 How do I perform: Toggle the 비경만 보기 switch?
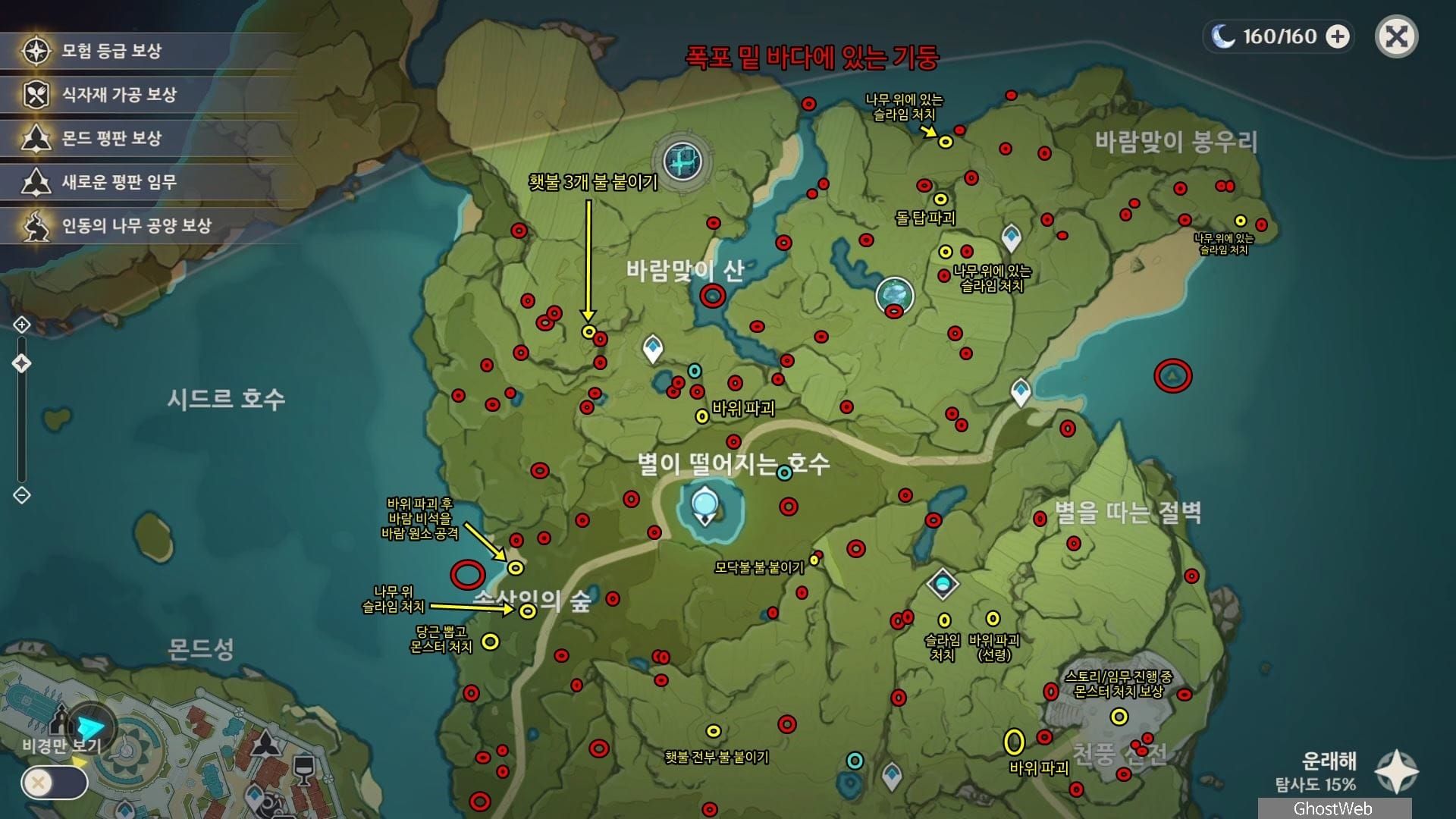coord(55,783)
